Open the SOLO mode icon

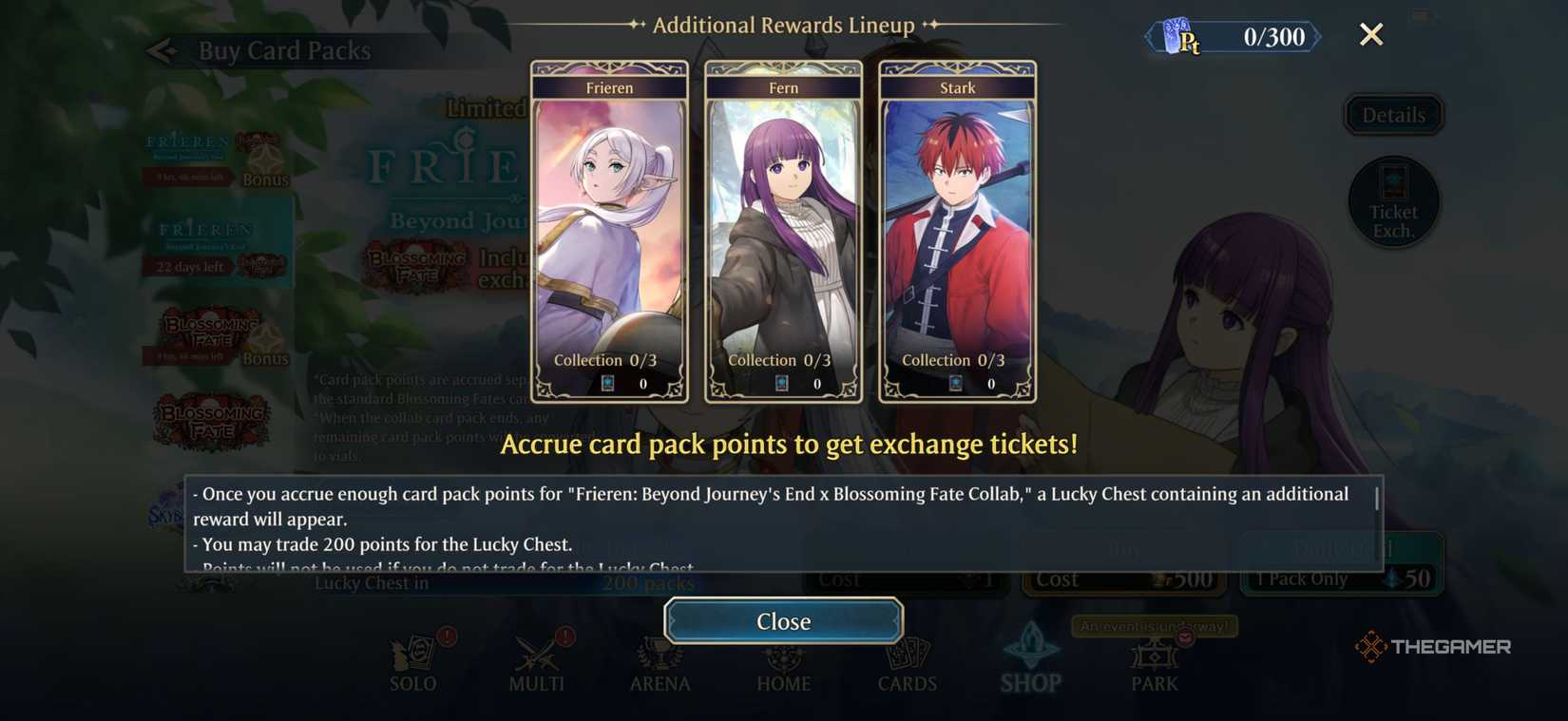(x=412, y=660)
